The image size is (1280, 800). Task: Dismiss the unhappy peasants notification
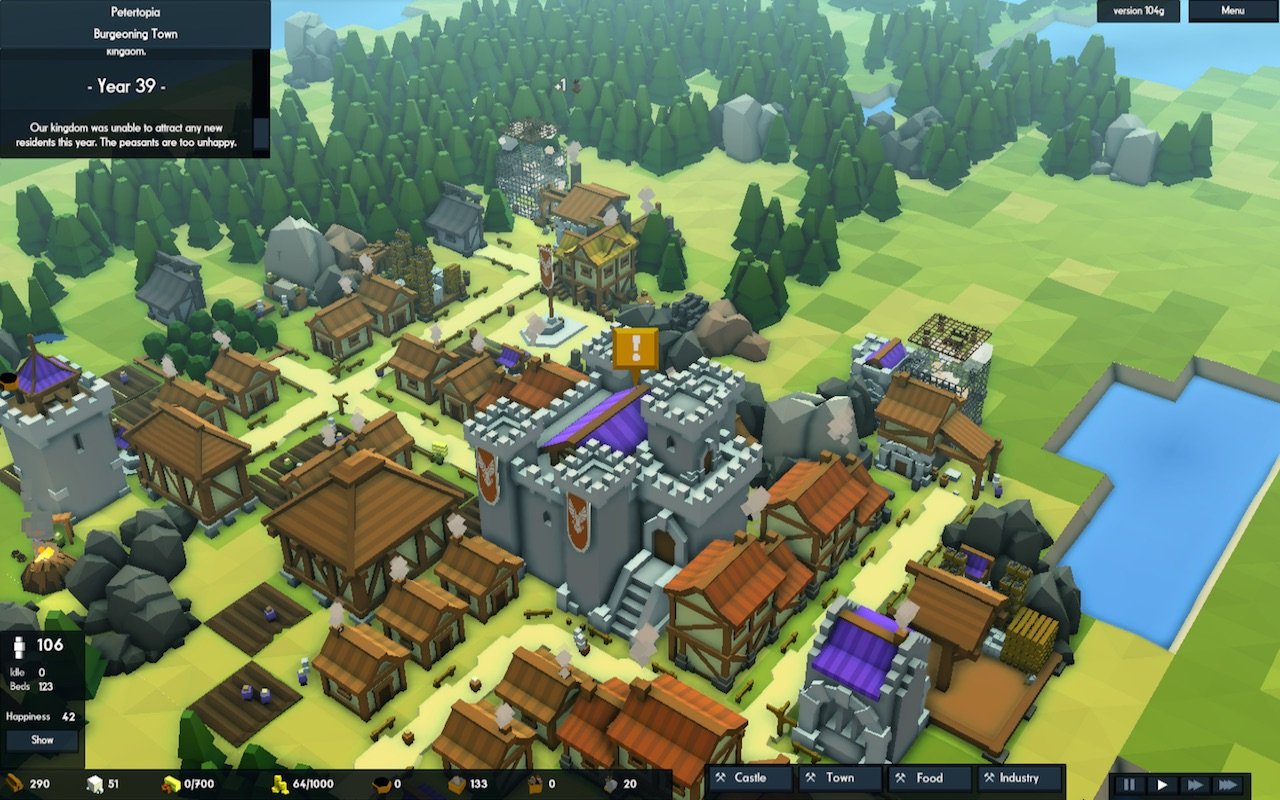(135, 138)
